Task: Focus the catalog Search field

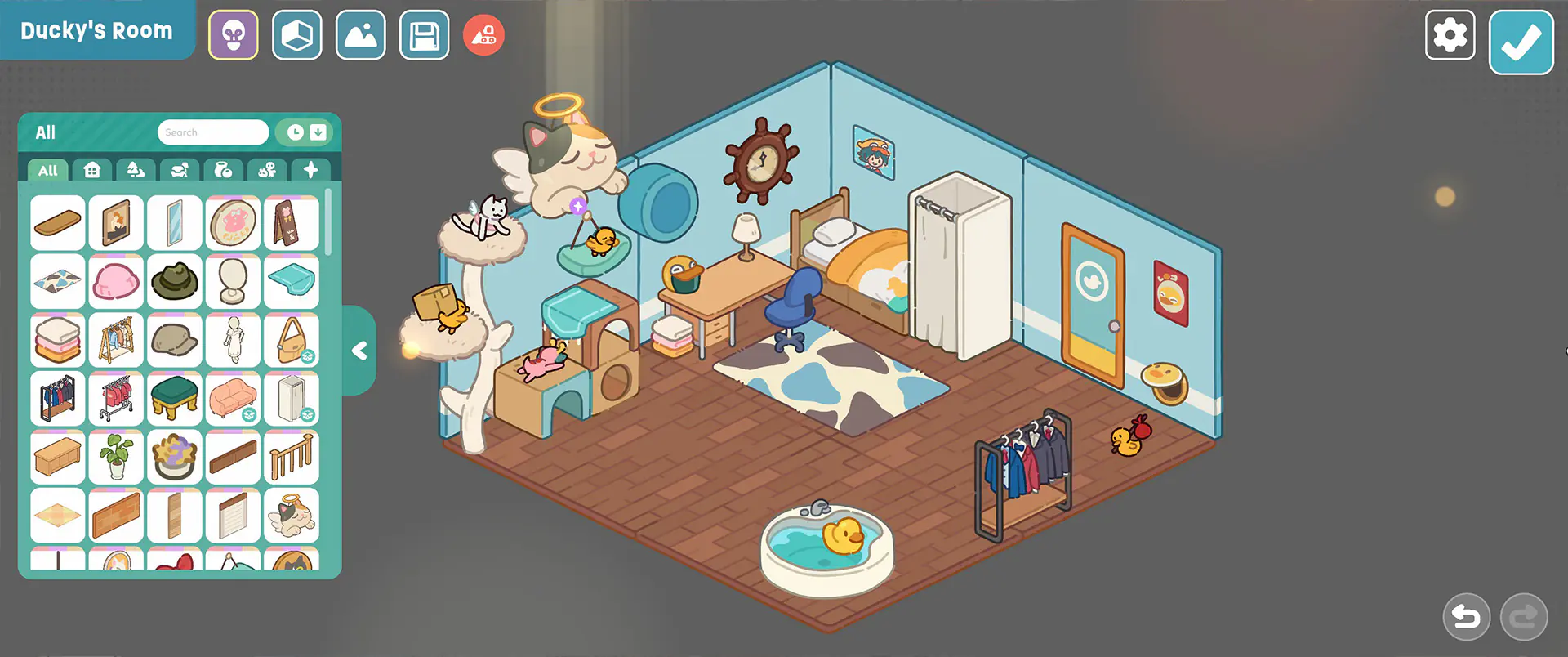Action: click(213, 132)
